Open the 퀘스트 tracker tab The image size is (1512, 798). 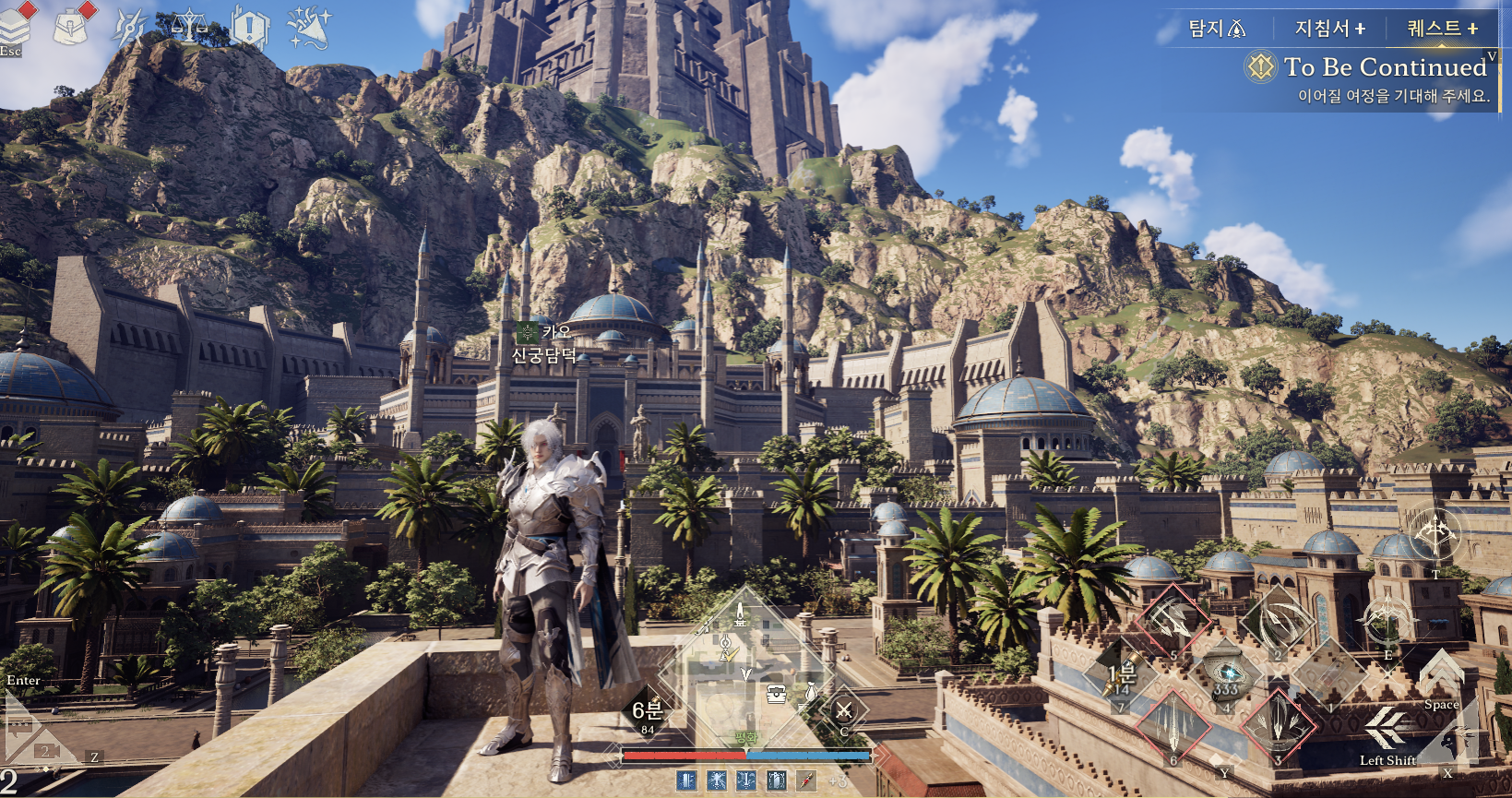pos(1442,29)
